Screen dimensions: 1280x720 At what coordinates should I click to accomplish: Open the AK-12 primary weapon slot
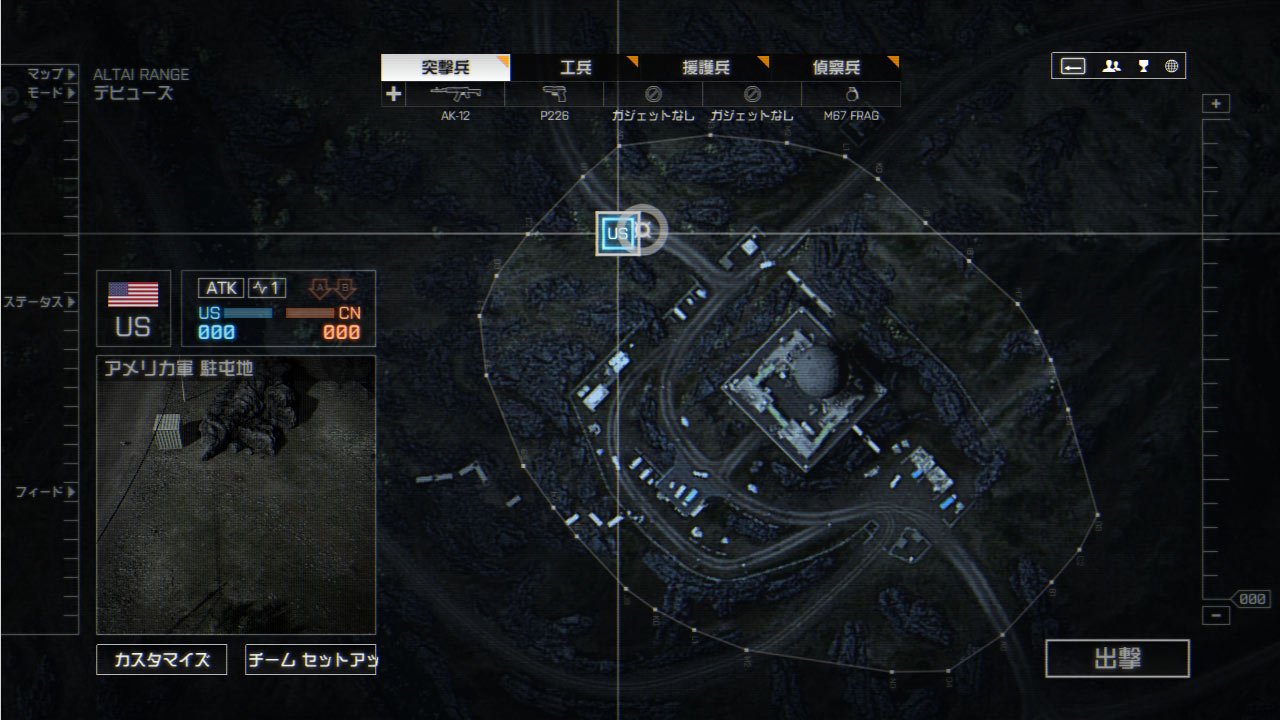pyautogui.click(x=455, y=95)
